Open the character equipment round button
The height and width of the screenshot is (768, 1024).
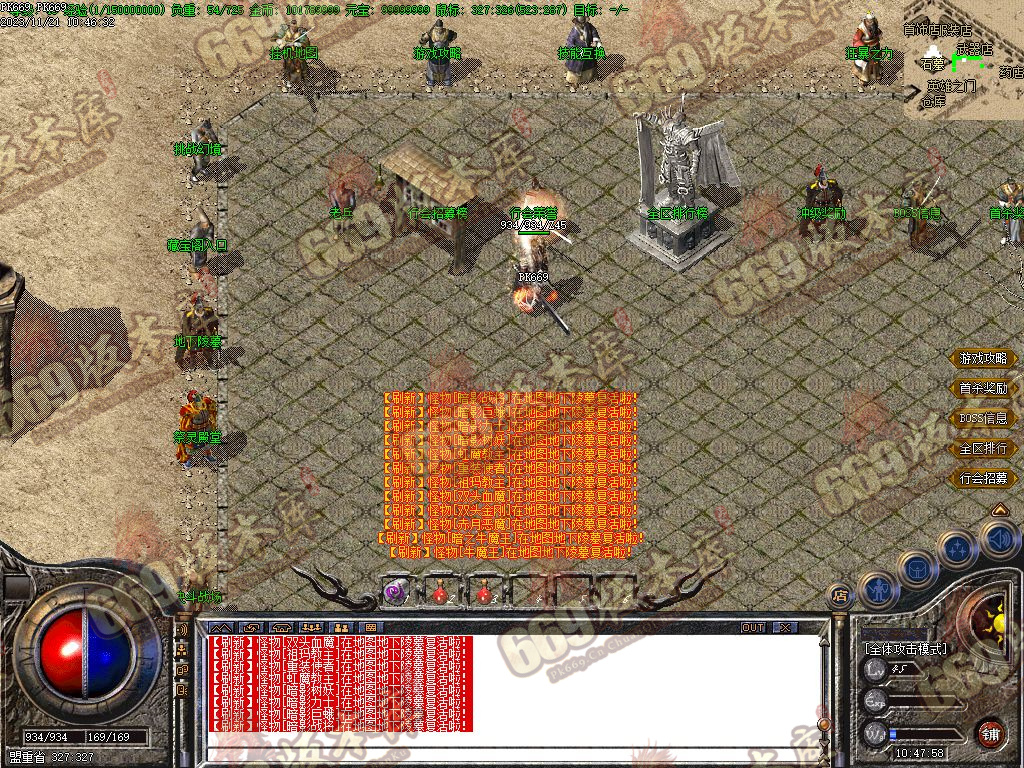pyautogui.click(x=877, y=589)
